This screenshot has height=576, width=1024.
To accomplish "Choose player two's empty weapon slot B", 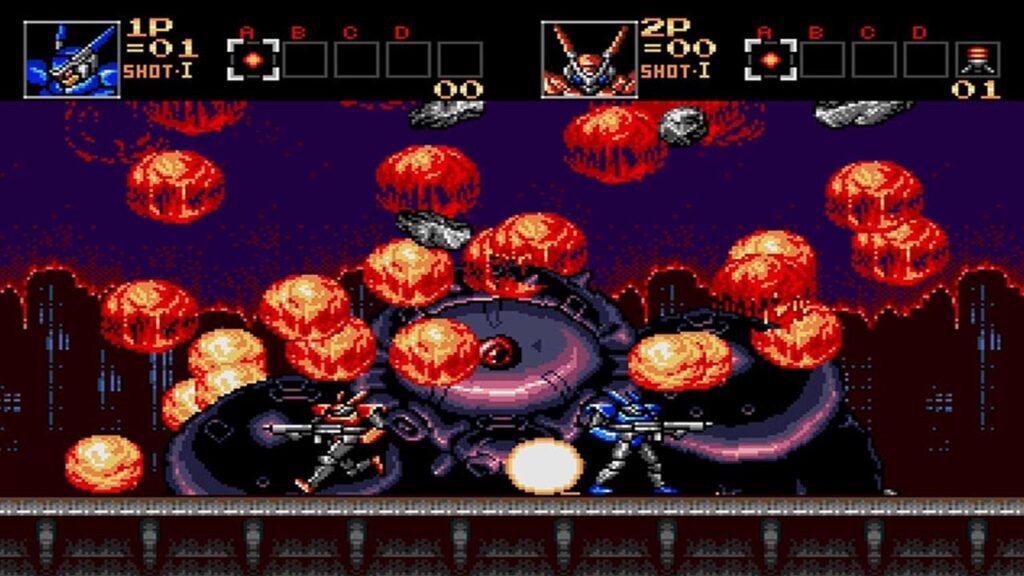I will point(823,59).
